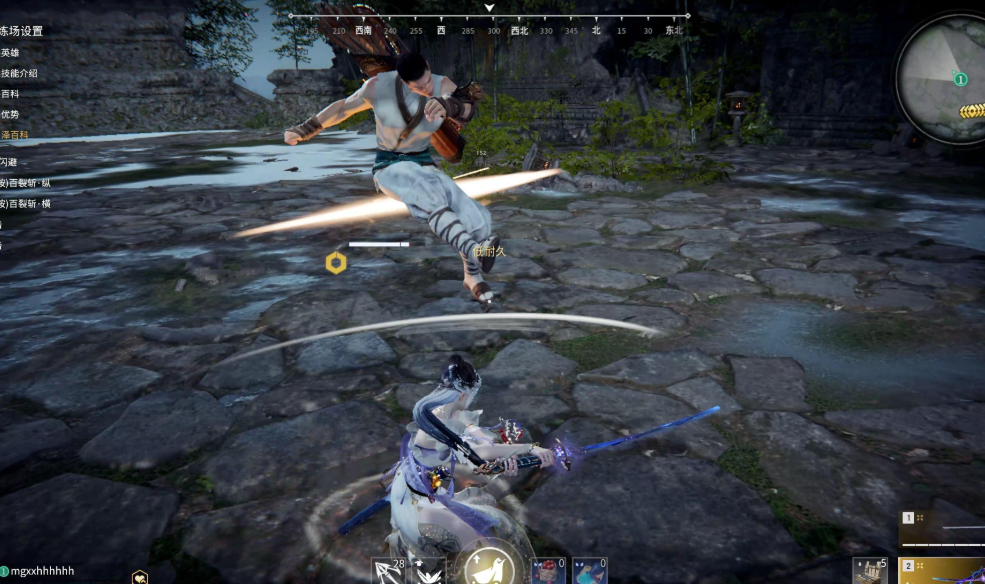Use the red consumable item slot
Image resolution: width=985 pixels, height=584 pixels.
pos(546,571)
